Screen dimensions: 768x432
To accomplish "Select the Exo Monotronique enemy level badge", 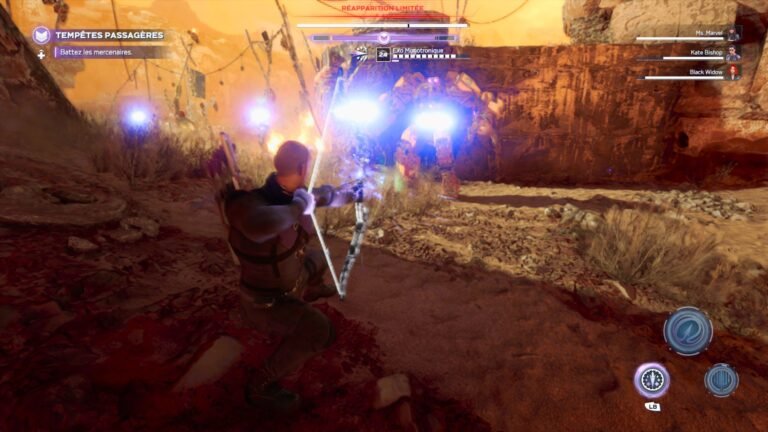I will coord(383,55).
